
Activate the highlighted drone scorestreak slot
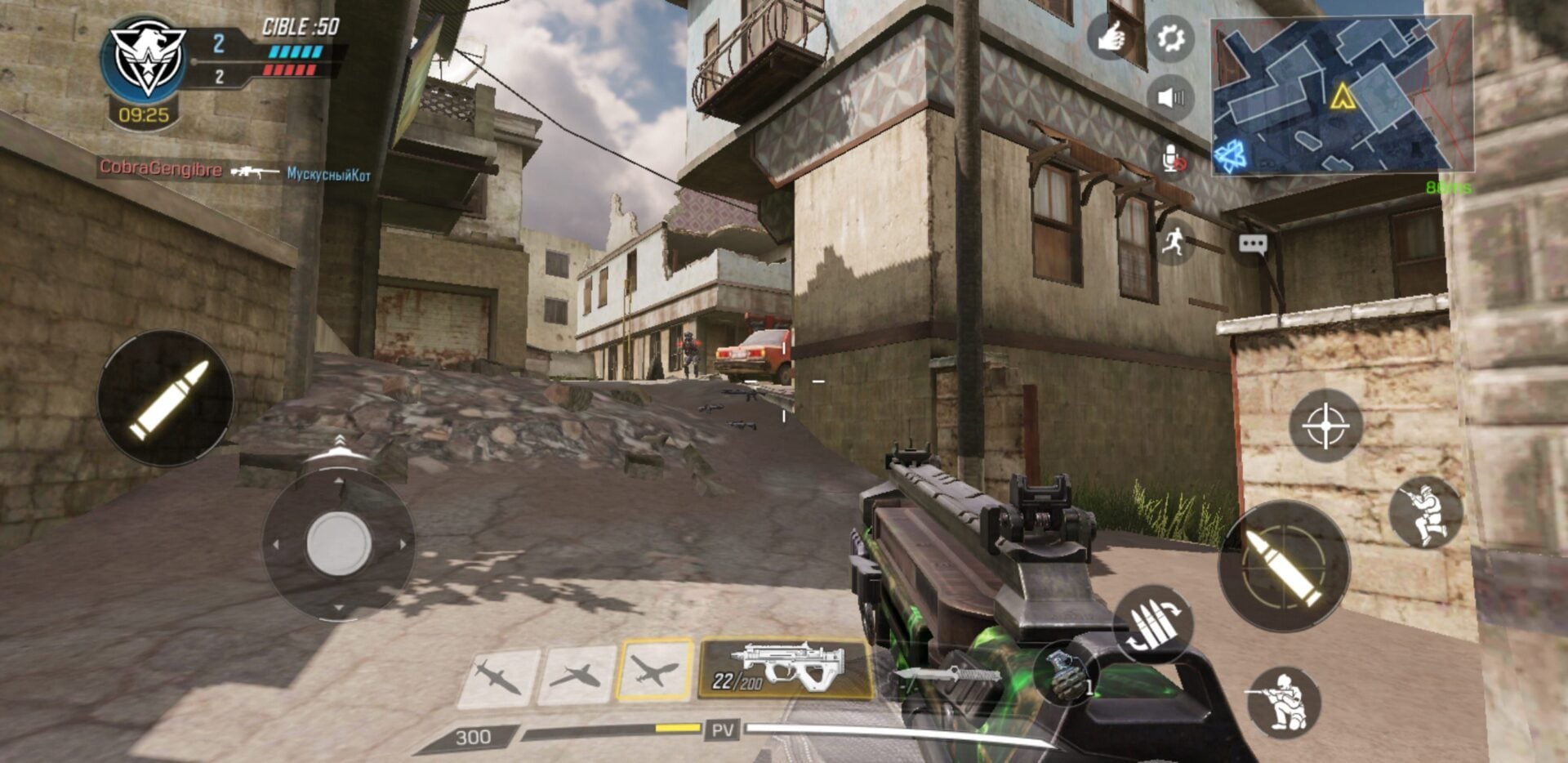(655, 671)
